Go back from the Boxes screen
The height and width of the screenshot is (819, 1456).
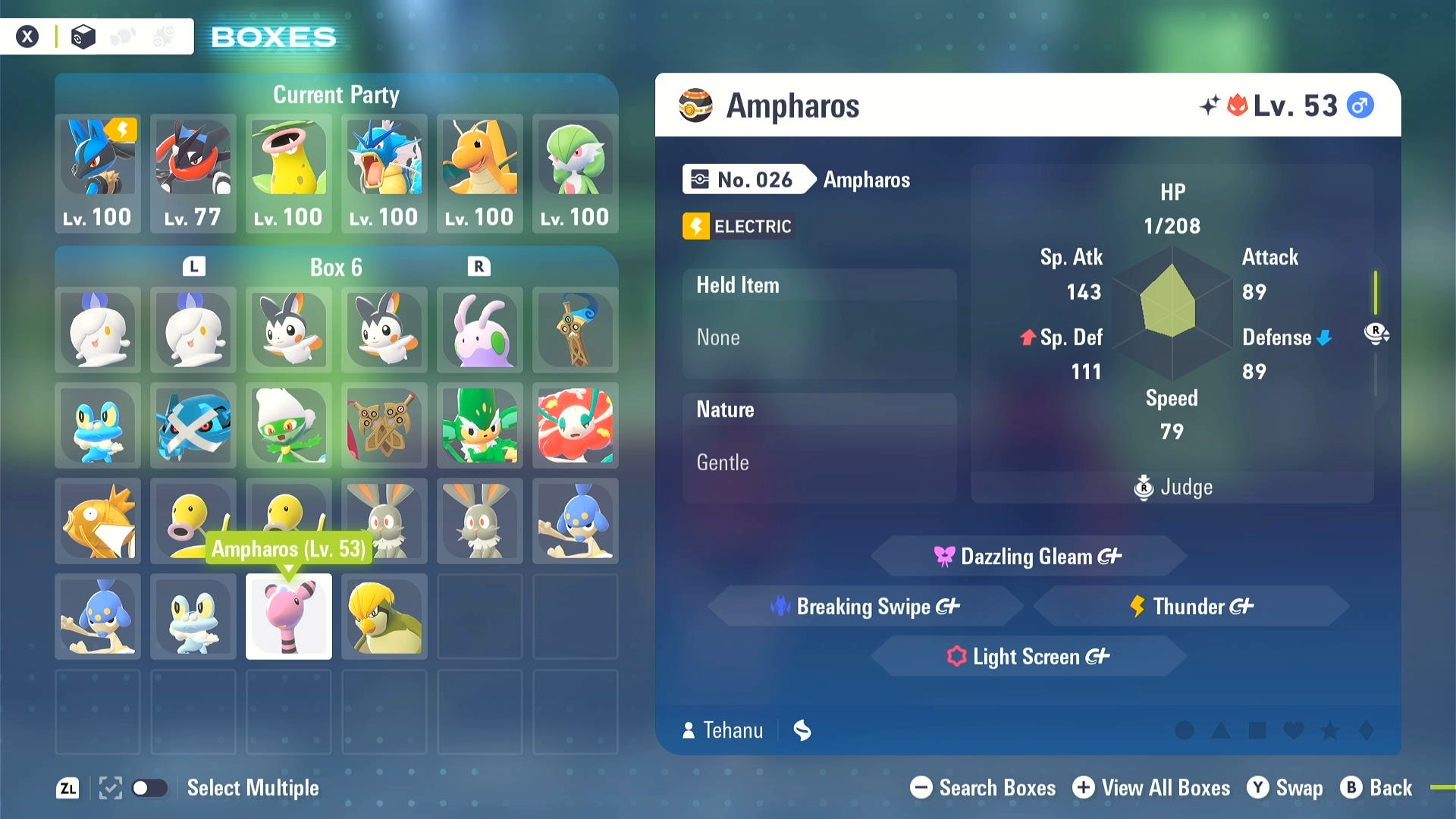click(1376, 788)
